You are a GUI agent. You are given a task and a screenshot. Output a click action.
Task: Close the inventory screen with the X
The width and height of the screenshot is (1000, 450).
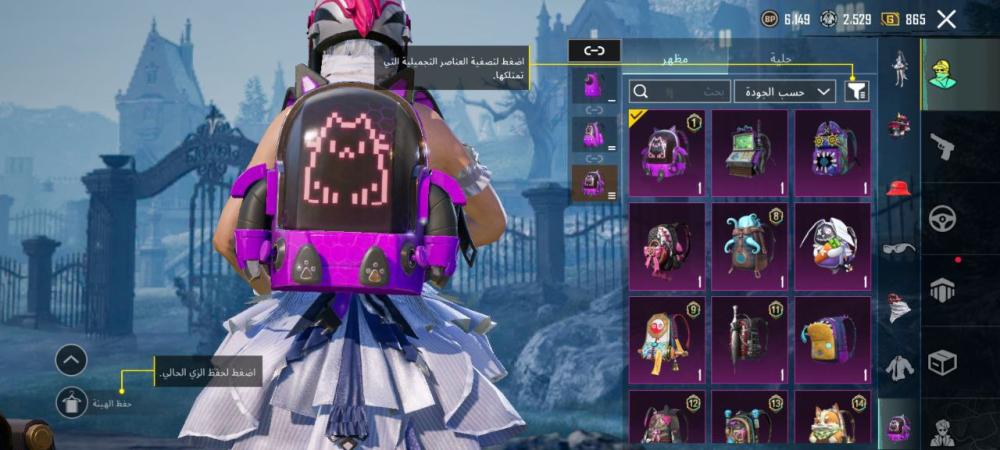click(x=946, y=19)
